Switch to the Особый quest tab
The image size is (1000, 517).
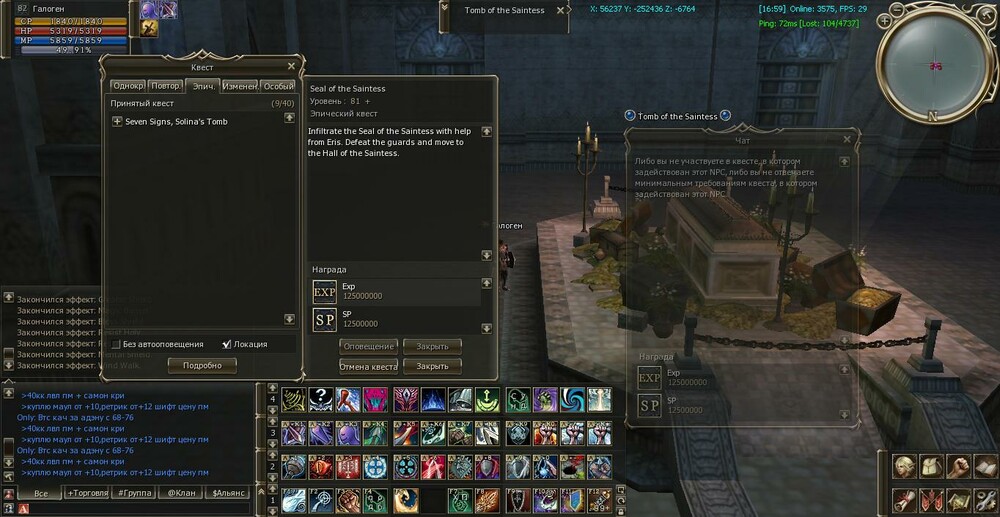click(279, 86)
